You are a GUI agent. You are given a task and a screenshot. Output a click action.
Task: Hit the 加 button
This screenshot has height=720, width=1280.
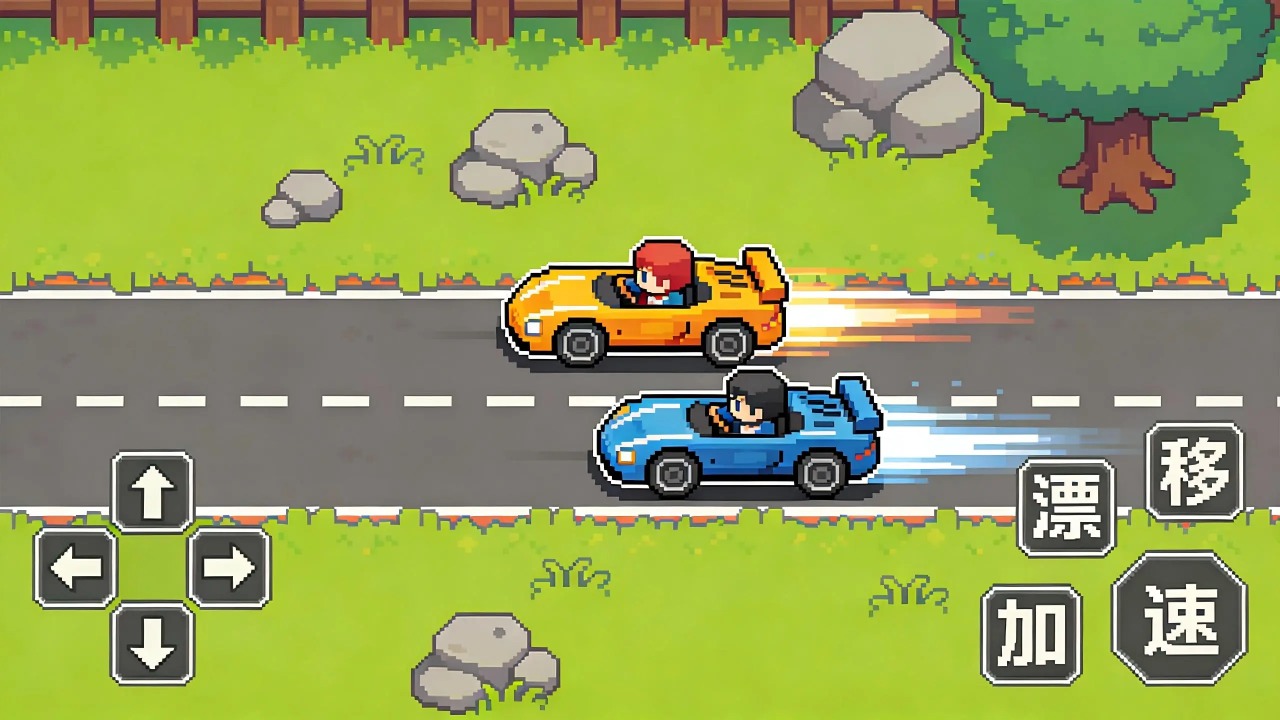[x=1031, y=634]
